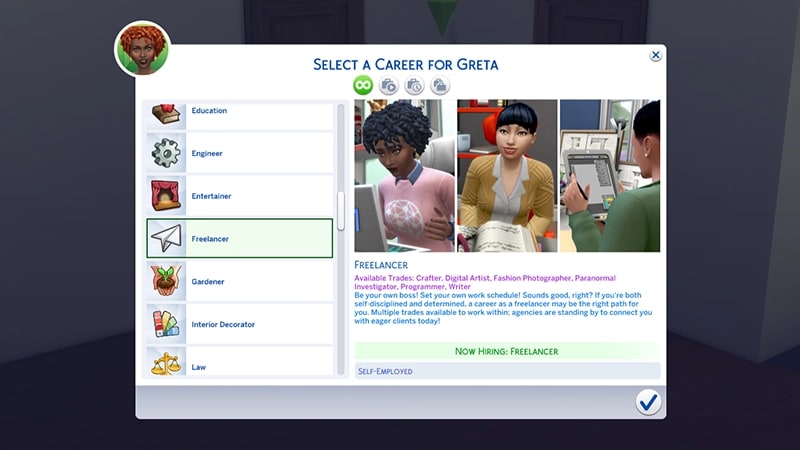The width and height of the screenshot is (800, 450).
Task: Pick the Entertainer career
Action: [x=240, y=196]
